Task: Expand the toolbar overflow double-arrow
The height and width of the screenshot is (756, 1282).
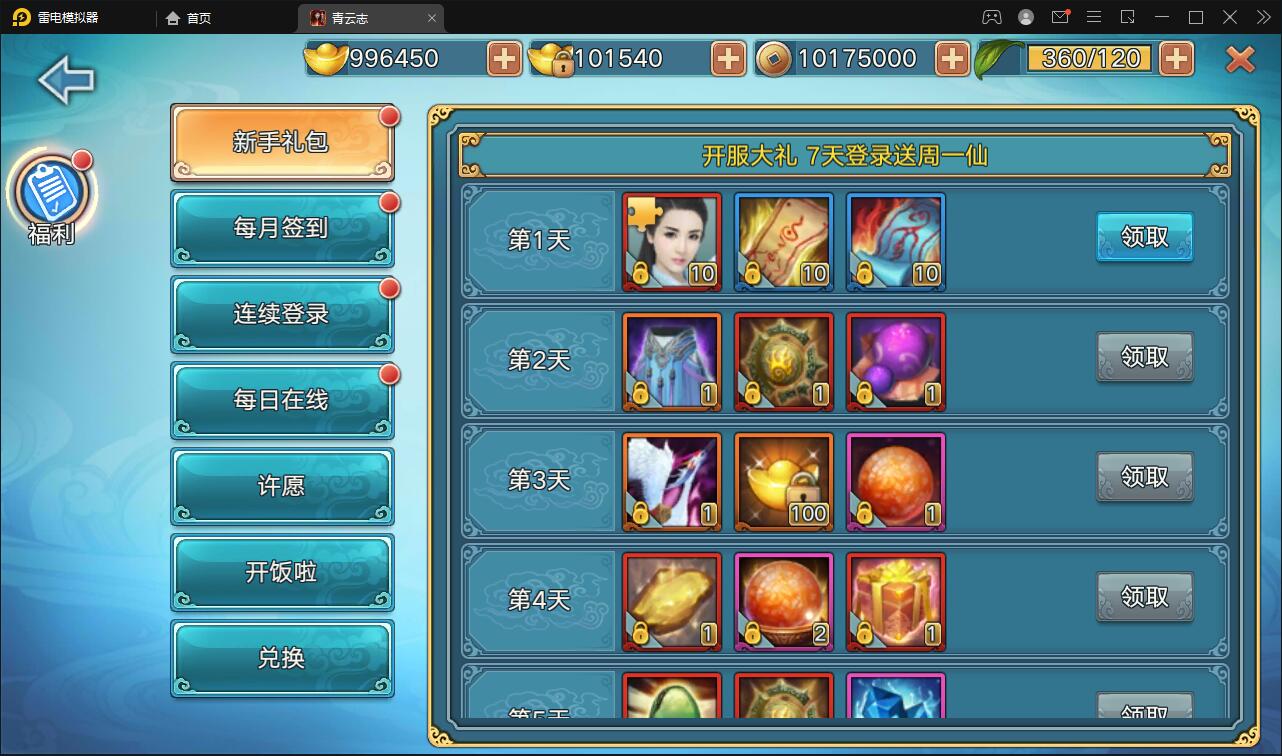Action: (1262, 17)
